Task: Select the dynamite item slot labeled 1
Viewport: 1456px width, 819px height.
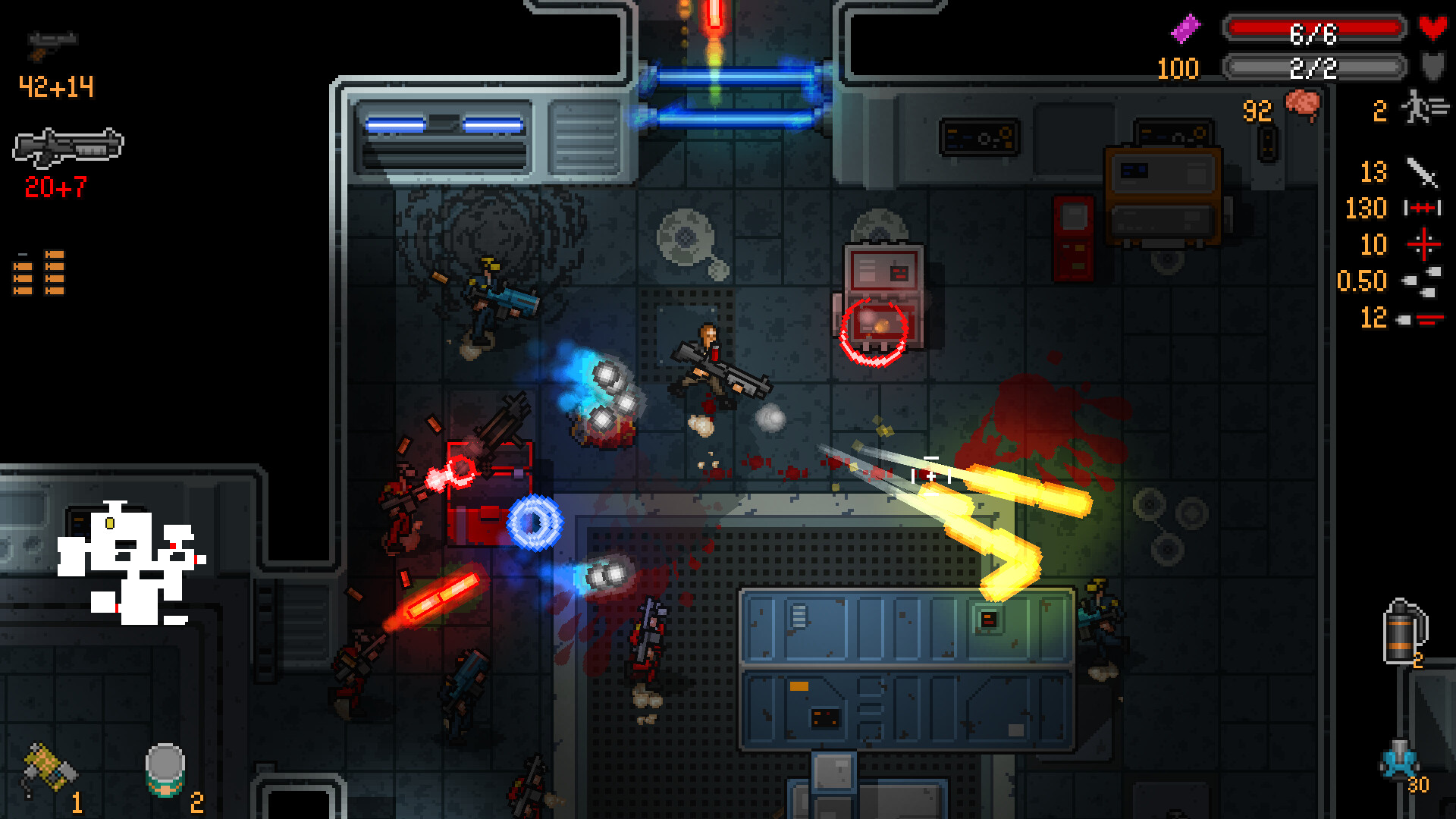Action: pos(47,766)
